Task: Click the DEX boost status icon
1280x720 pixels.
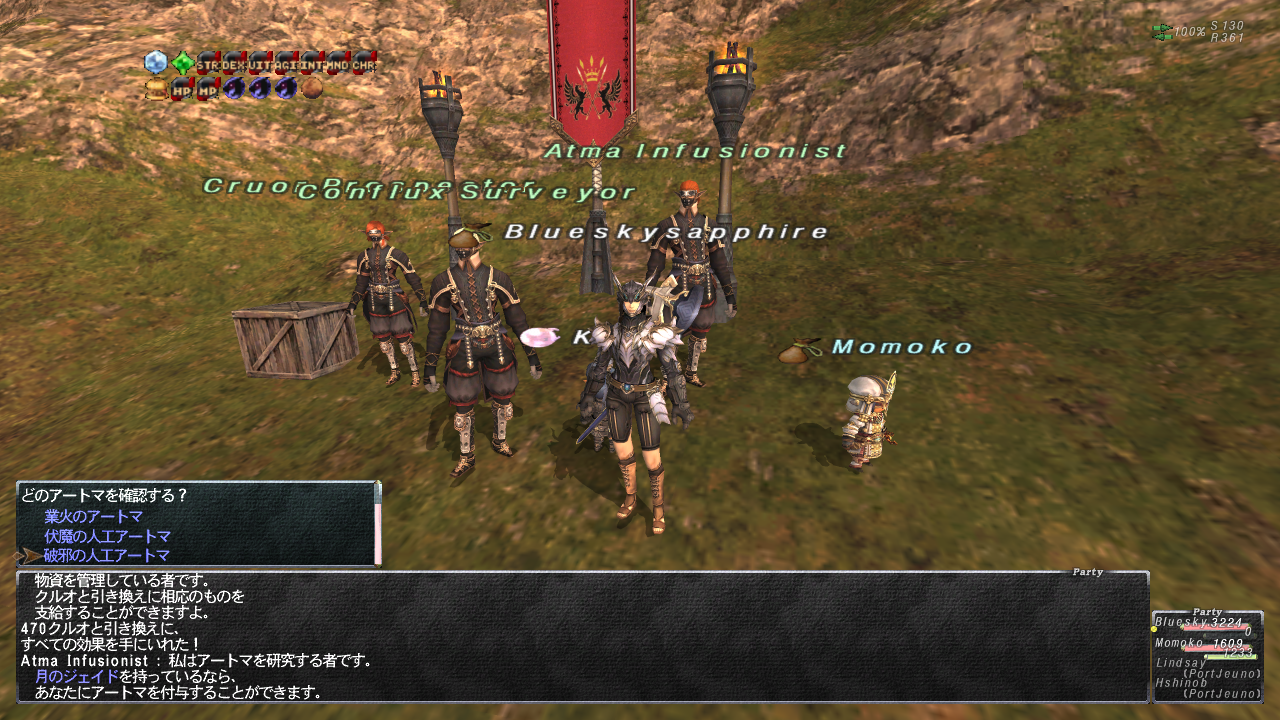Action: (x=234, y=64)
